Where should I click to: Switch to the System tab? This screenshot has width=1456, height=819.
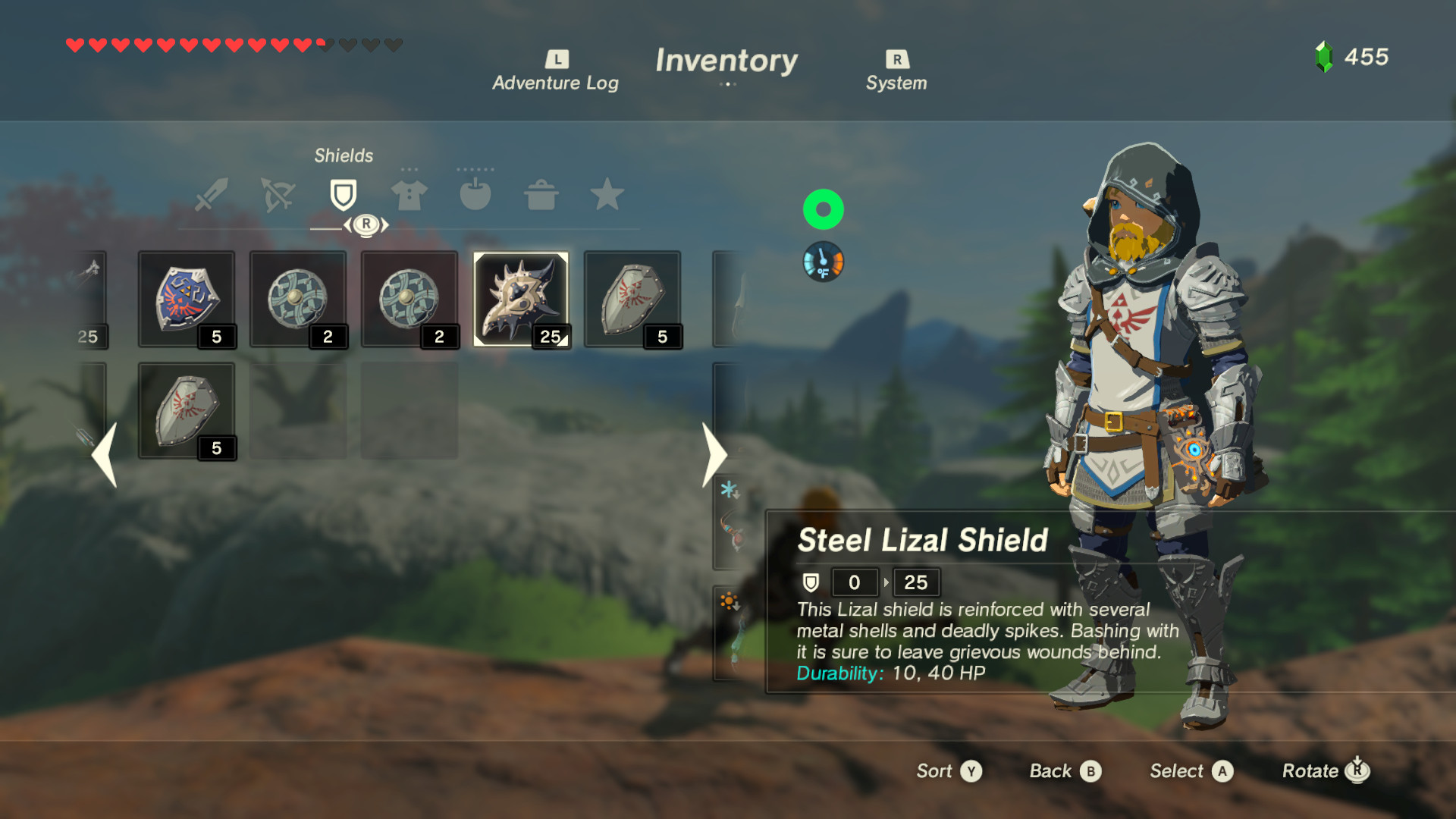pyautogui.click(x=896, y=68)
